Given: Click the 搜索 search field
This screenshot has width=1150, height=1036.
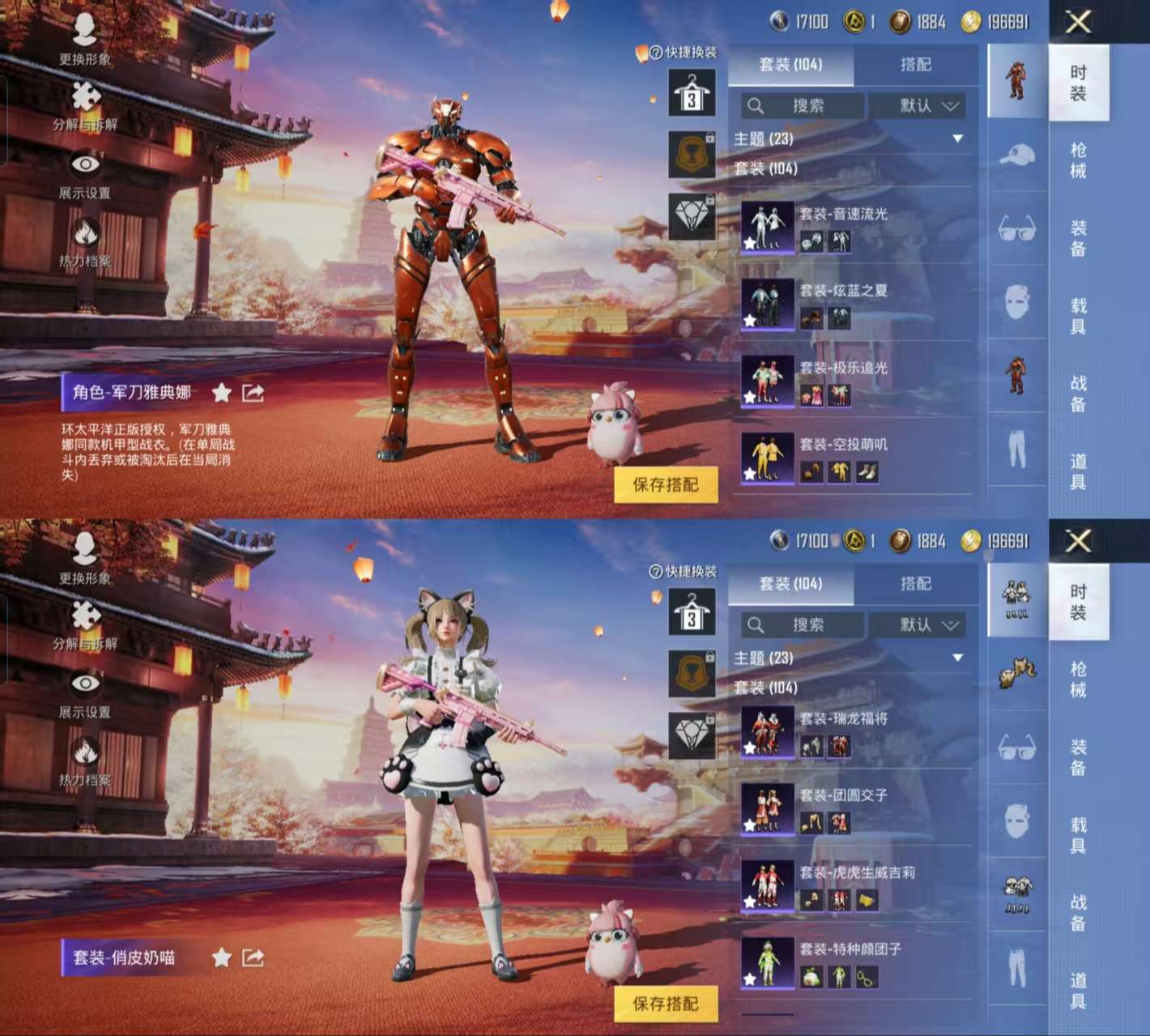Looking at the screenshot, I should pyautogui.click(x=802, y=106).
